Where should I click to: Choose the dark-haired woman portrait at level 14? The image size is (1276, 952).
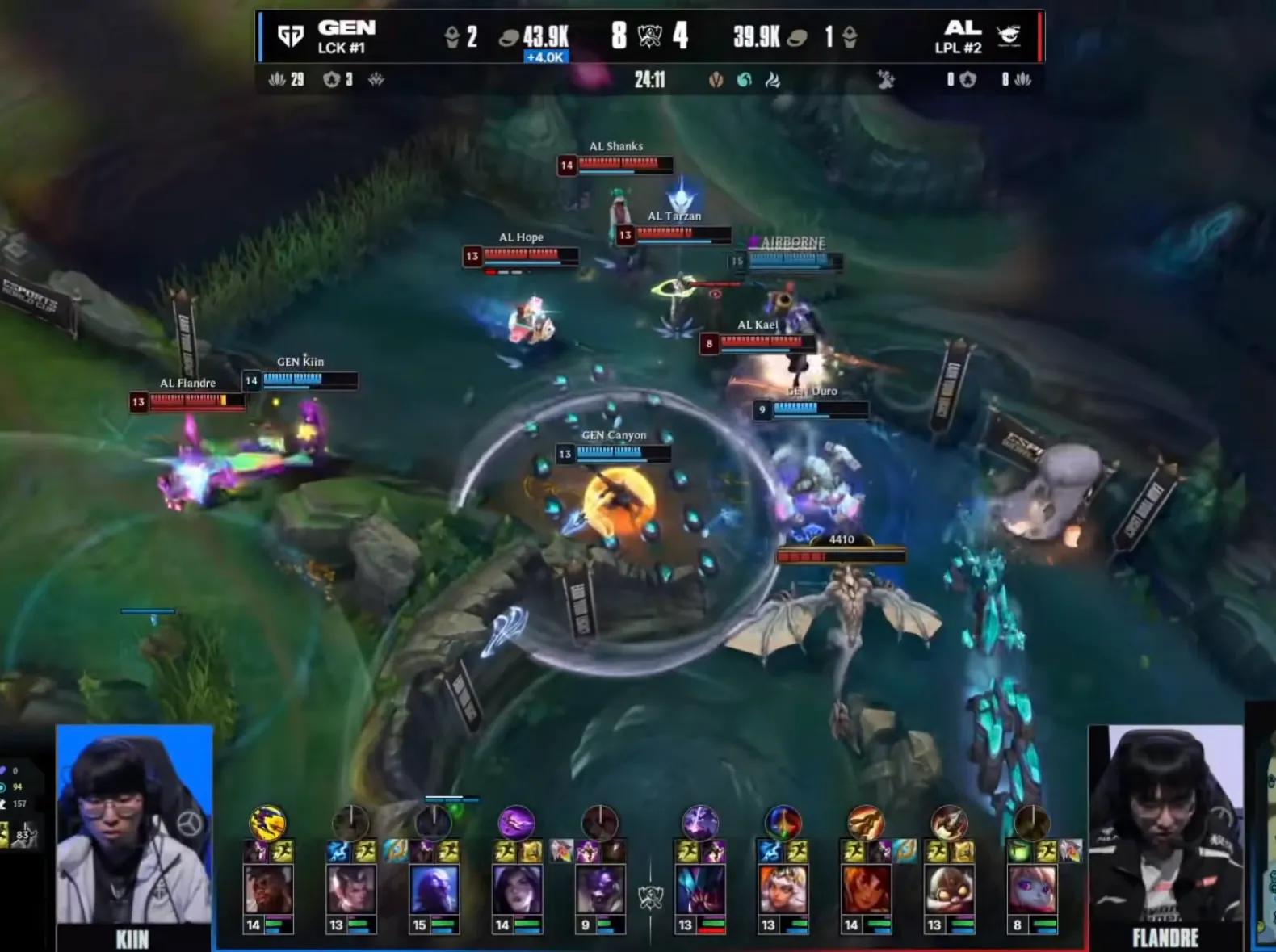pyautogui.click(x=517, y=891)
